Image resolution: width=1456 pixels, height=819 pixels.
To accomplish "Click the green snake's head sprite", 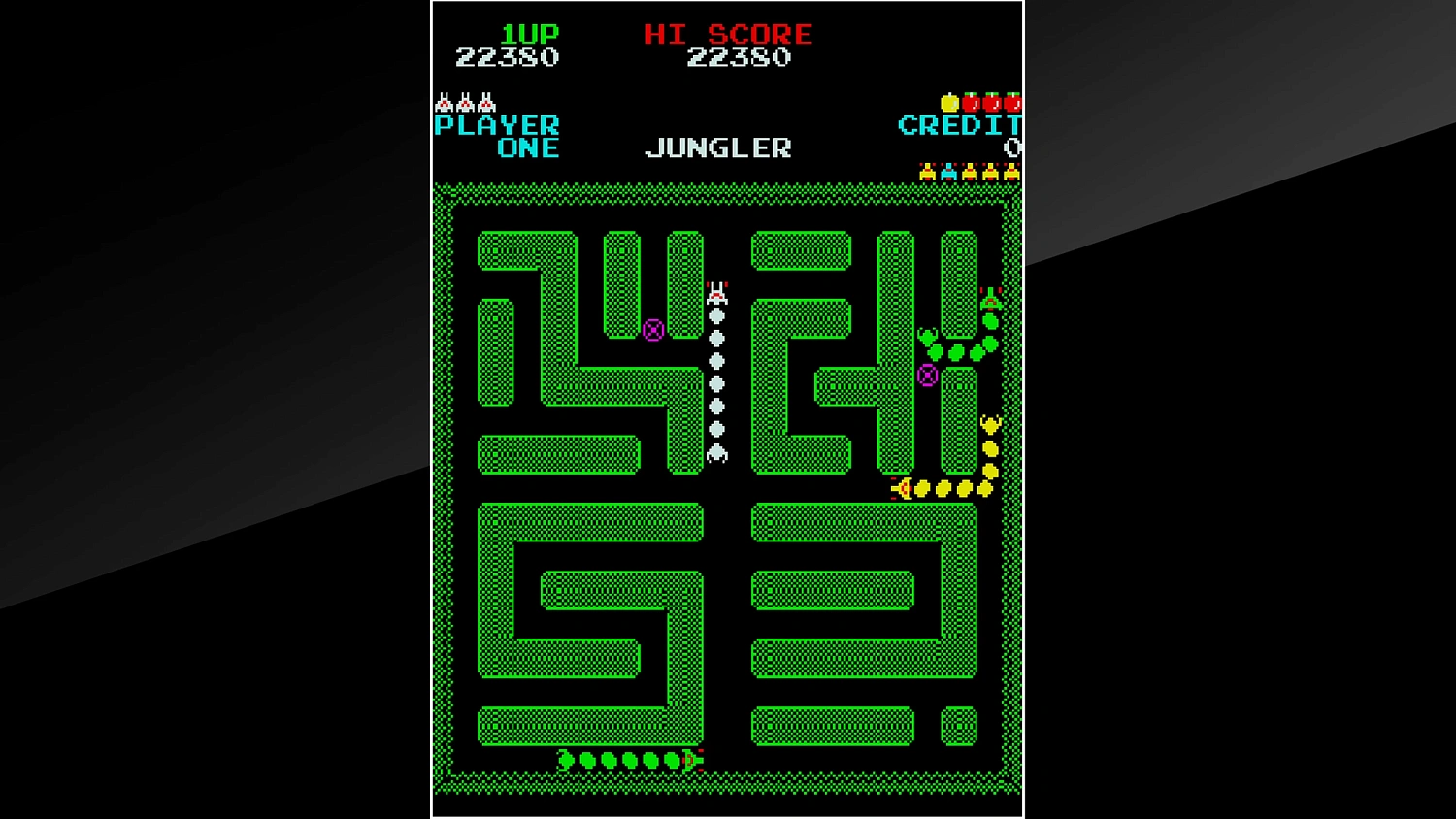I will point(989,299).
